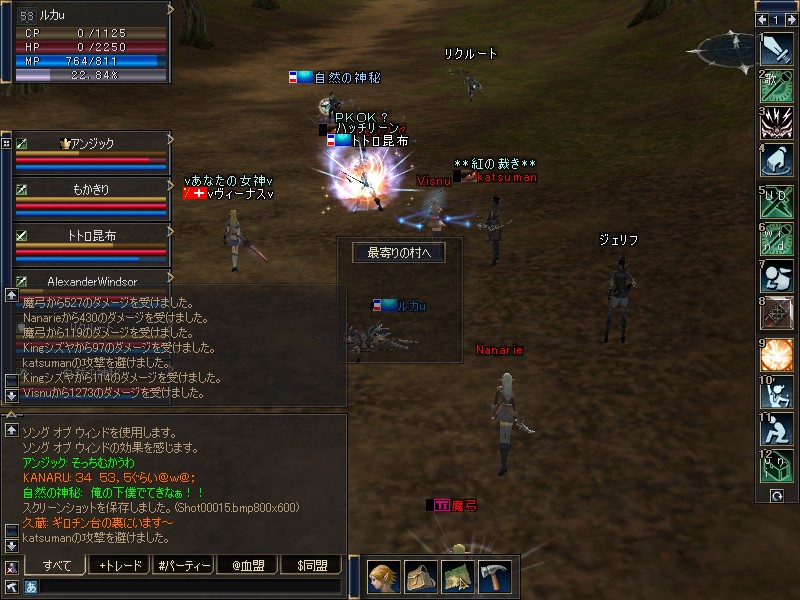This screenshot has height=600, width=800.
Task: Go to next shortcut bar page
Action: [x=790, y=19]
